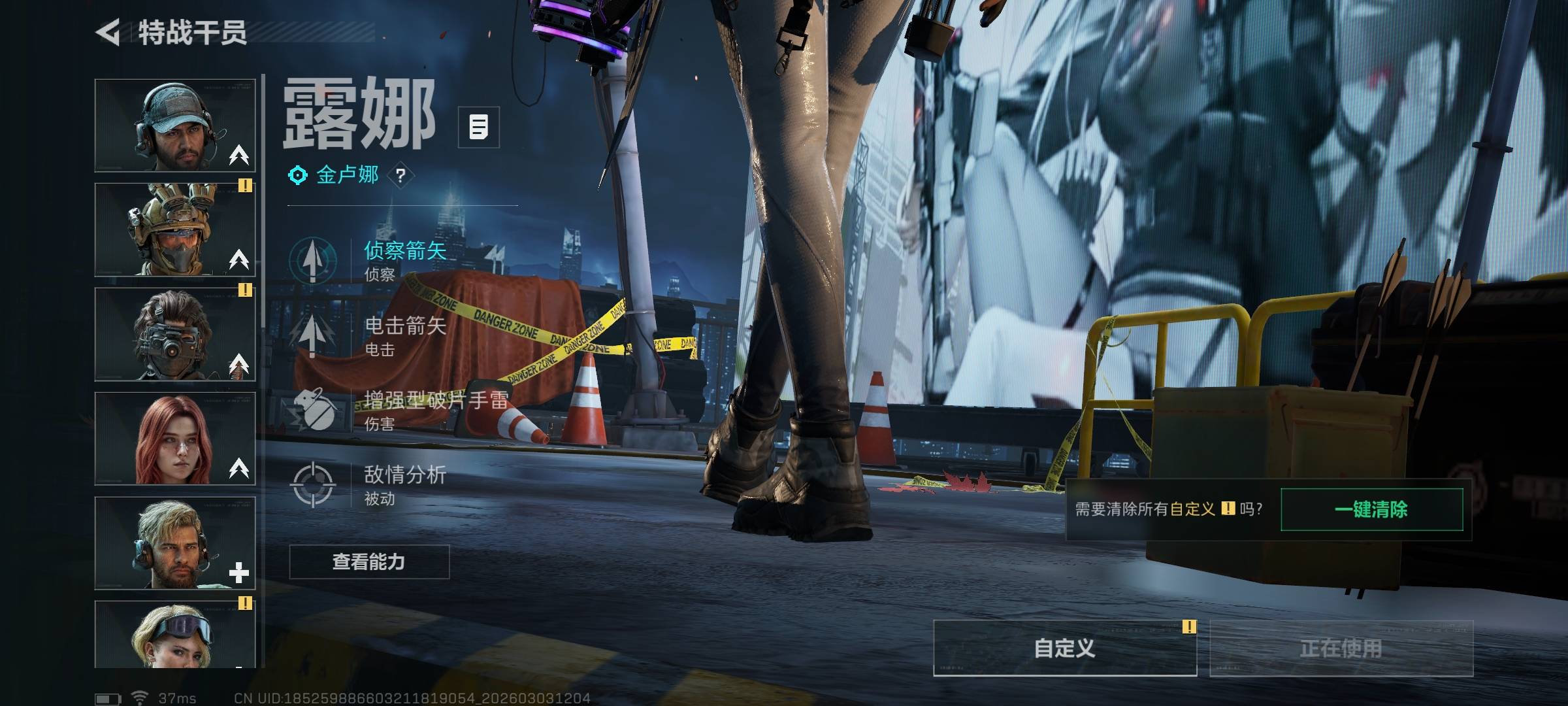
Task: Pick the operator with night-vision goggles
Action: click(175, 334)
